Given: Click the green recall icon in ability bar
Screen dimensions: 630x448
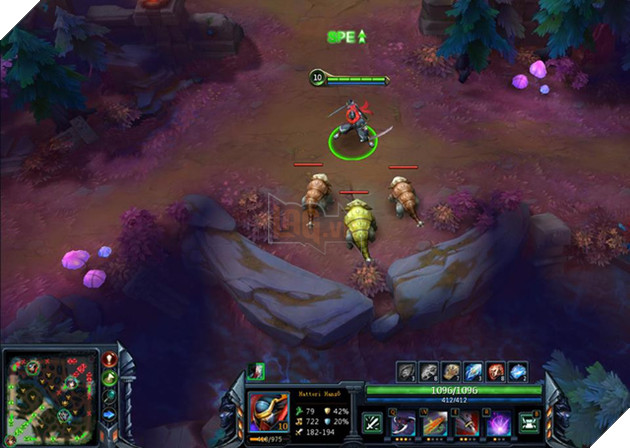Looking at the screenshot, I should click(527, 423).
